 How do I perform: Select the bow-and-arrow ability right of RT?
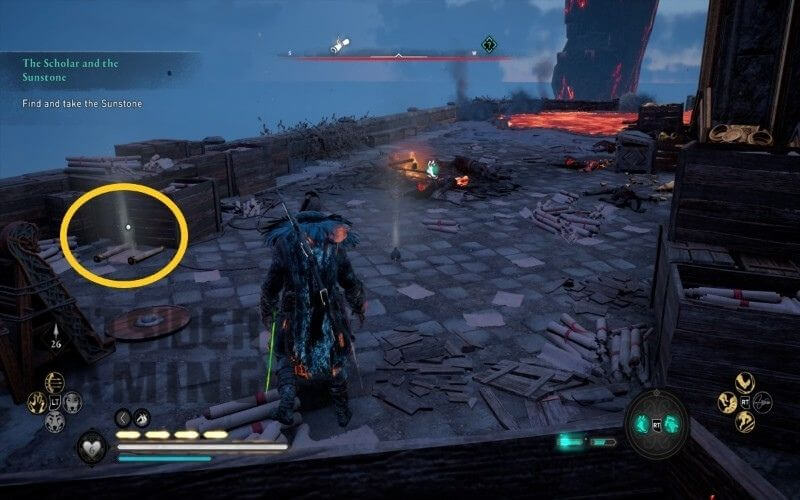tap(763, 402)
